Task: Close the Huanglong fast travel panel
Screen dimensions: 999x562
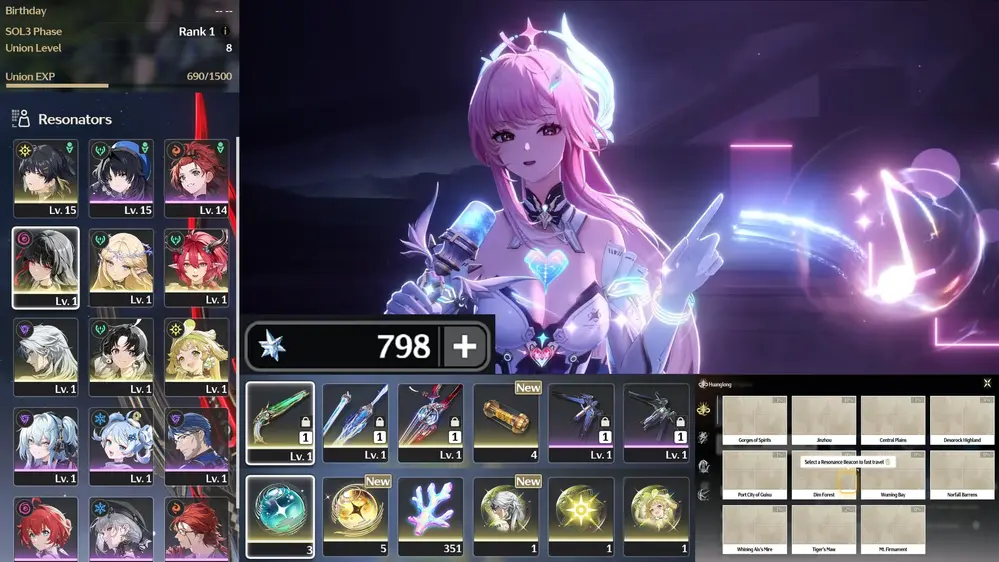Action: point(987,383)
